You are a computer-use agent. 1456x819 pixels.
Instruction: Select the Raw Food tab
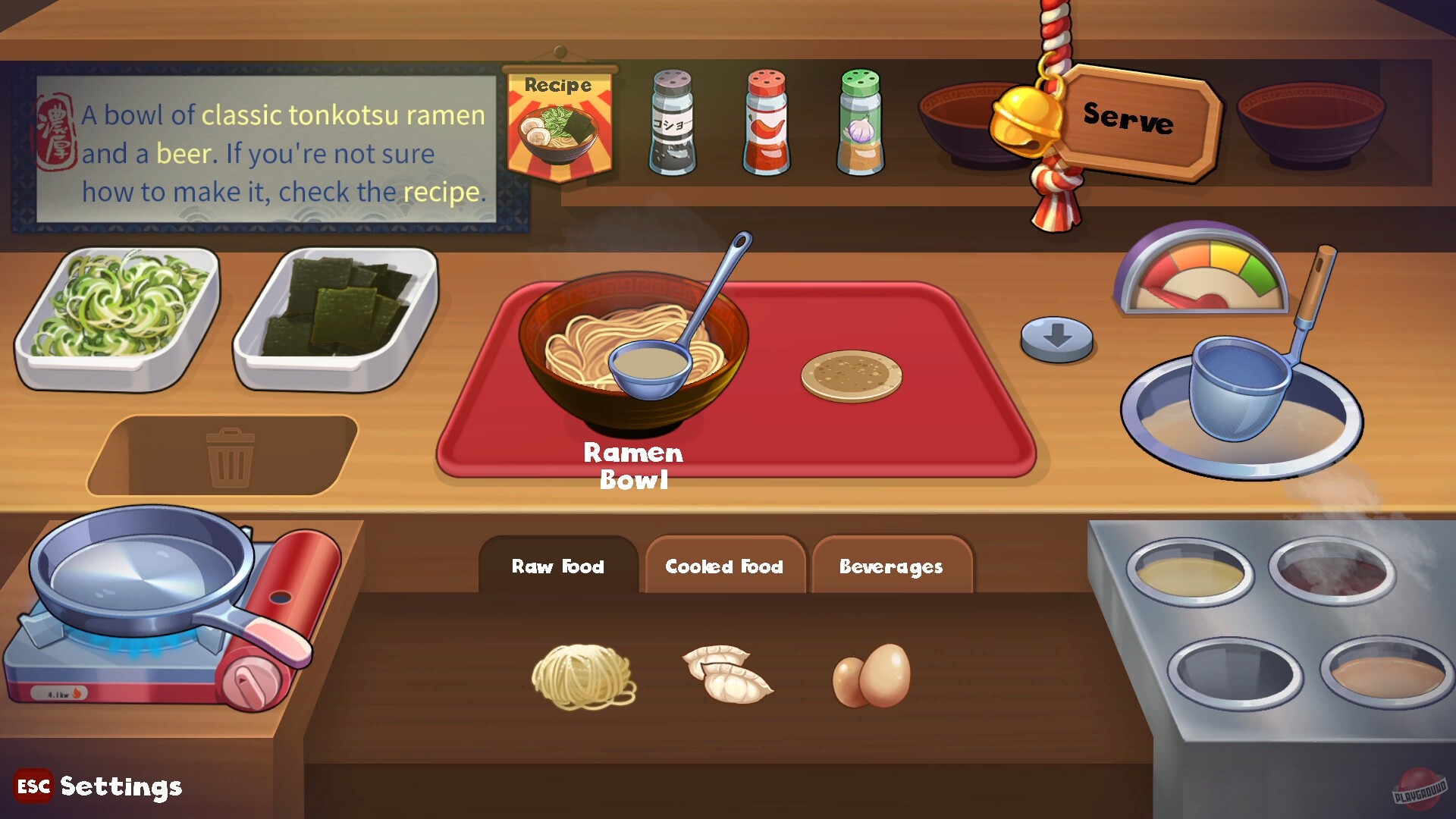pos(559,566)
